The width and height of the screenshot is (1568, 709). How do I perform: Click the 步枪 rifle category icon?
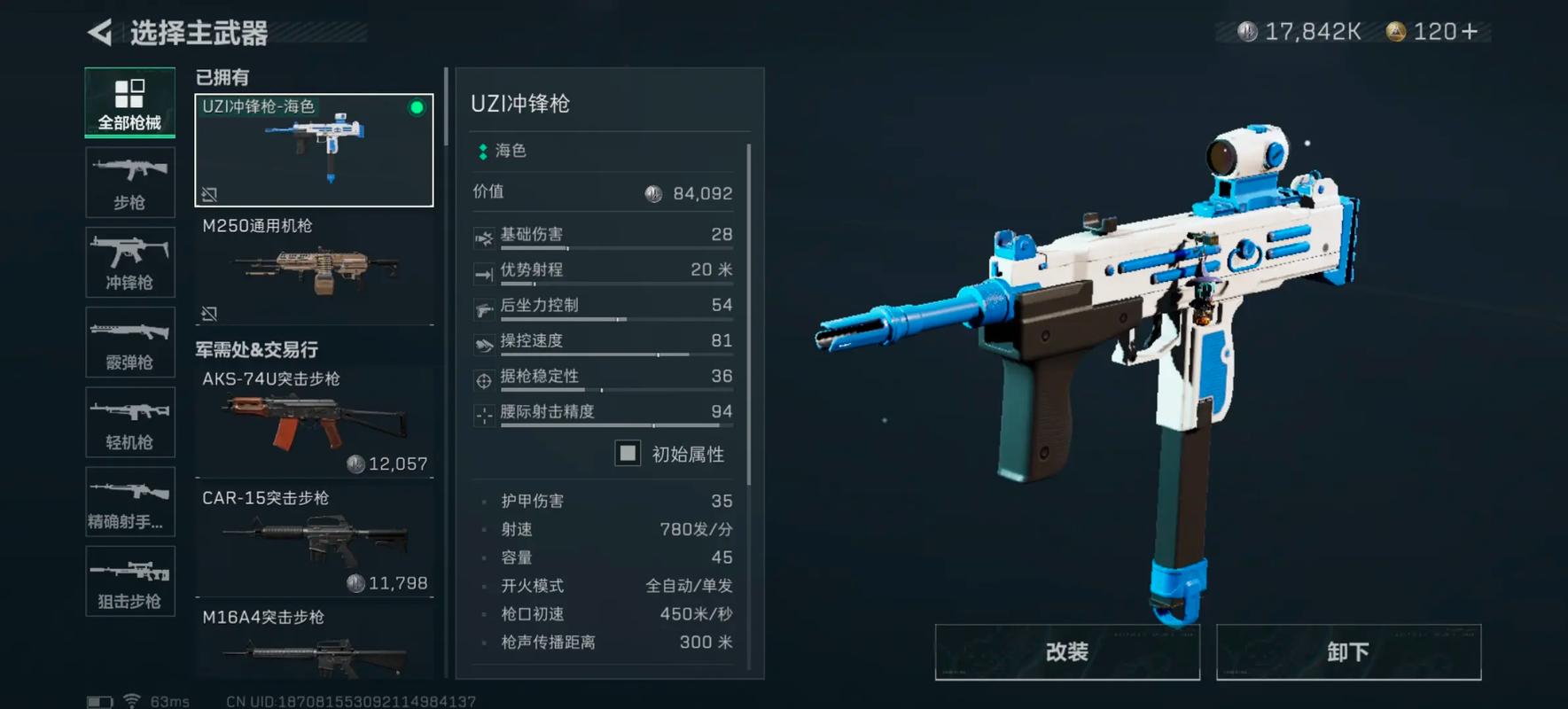[129, 182]
